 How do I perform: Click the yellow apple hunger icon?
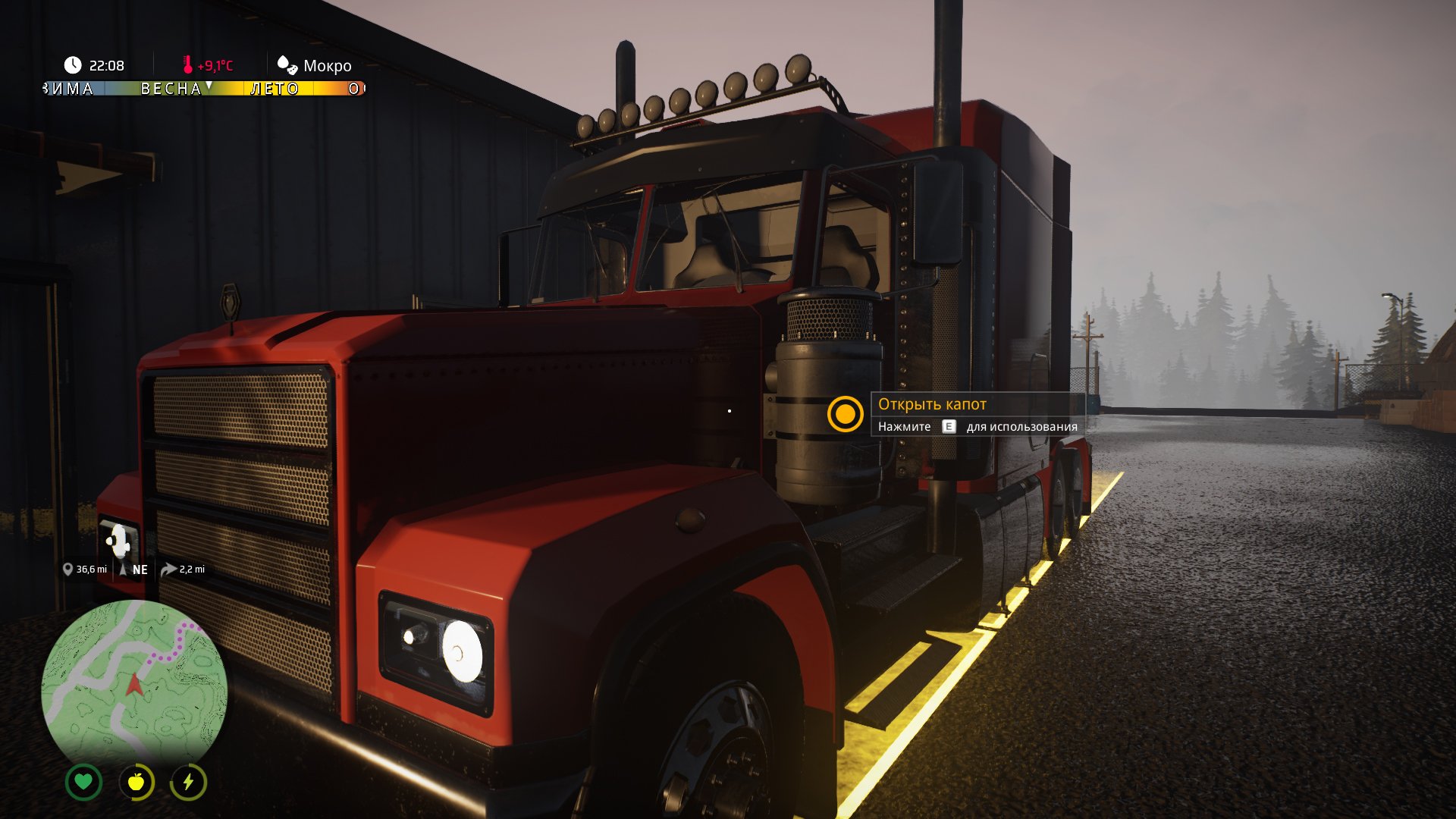point(136,782)
